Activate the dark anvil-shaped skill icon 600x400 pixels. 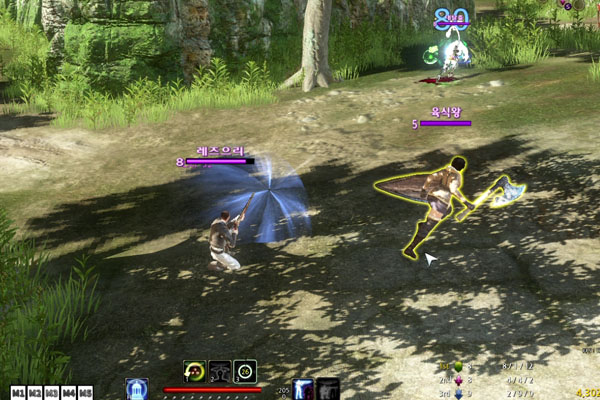[220, 372]
